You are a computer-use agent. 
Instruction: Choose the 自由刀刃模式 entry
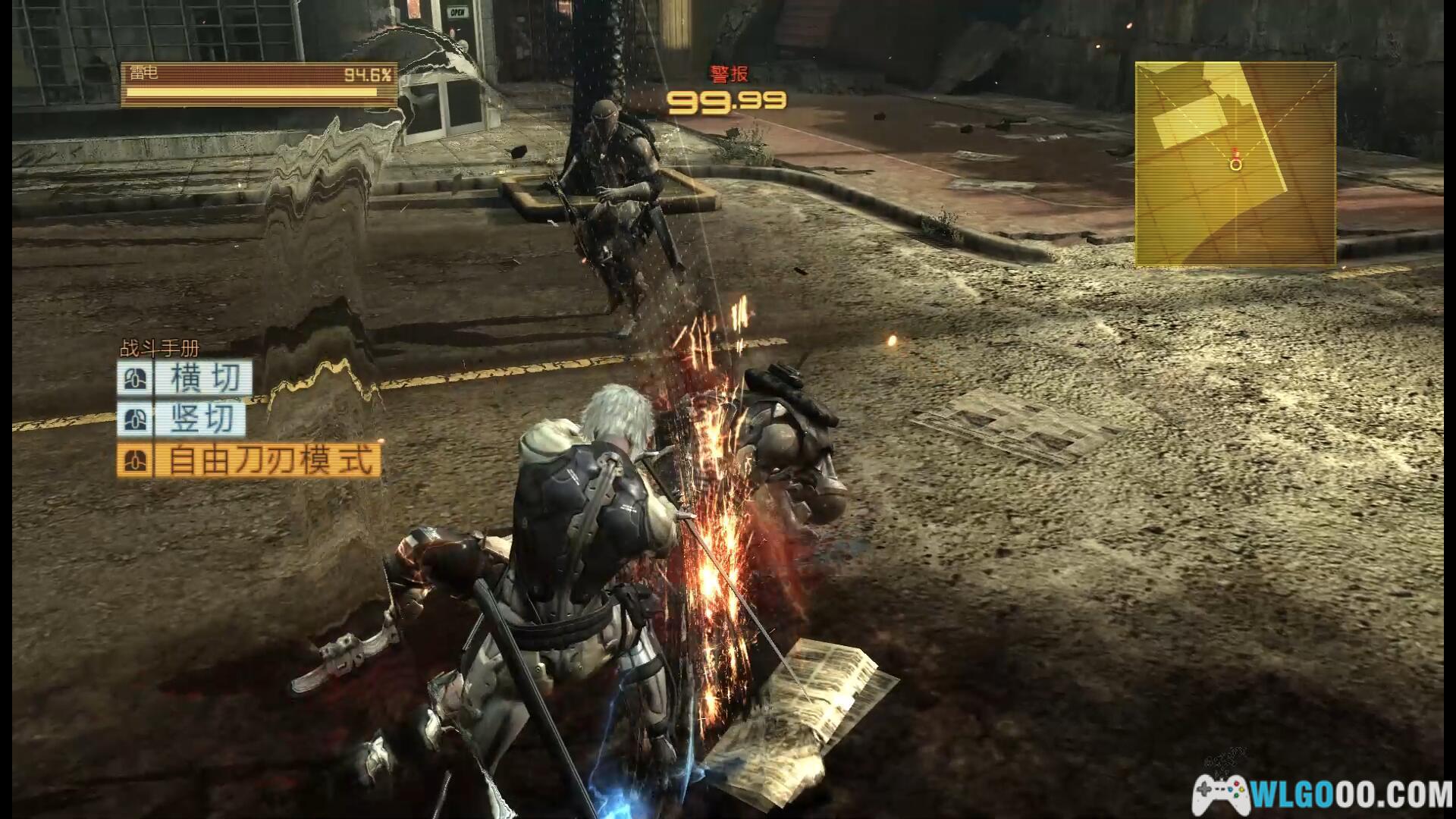(x=249, y=461)
